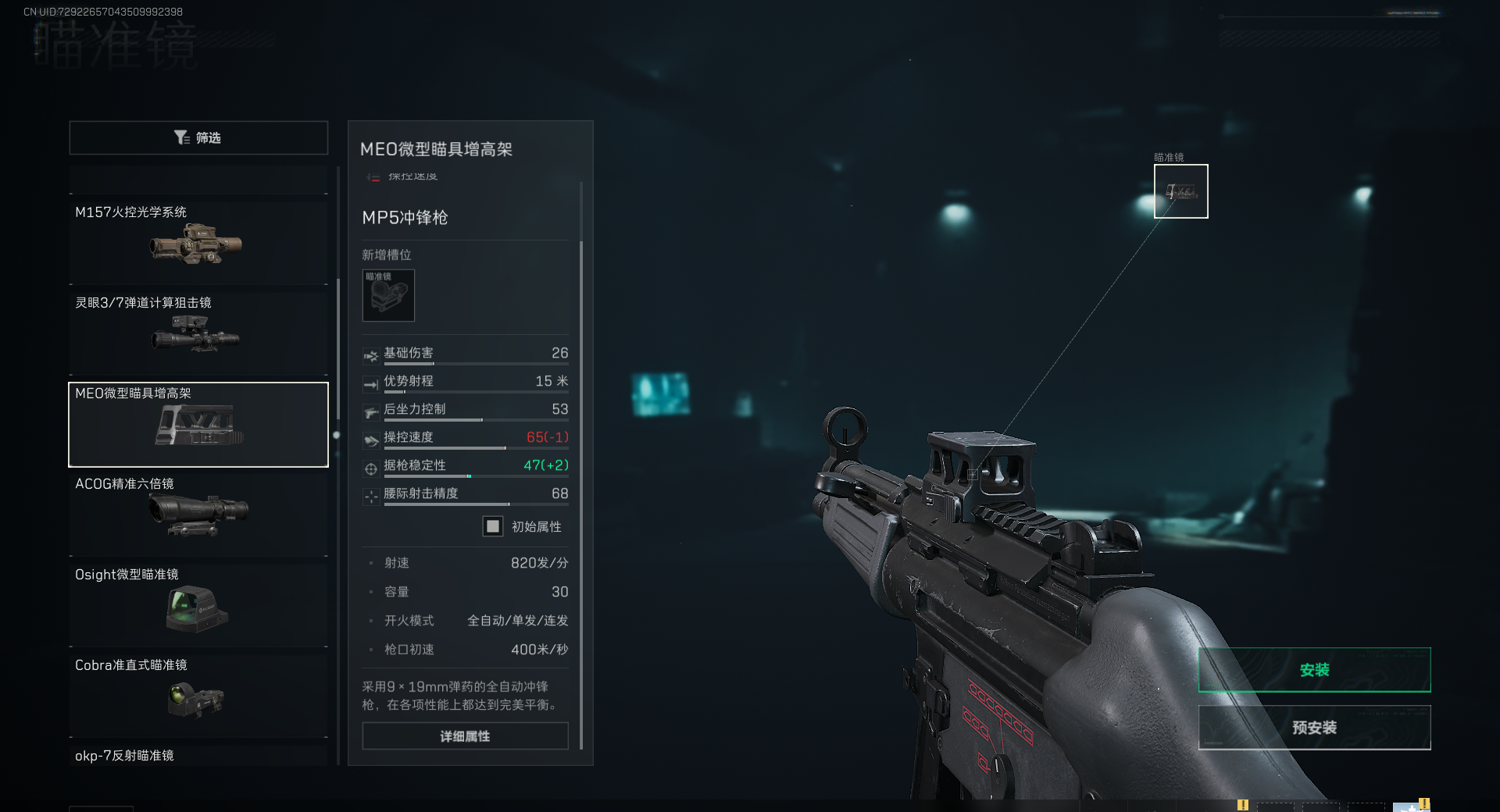Click the 操控速度 handling speed icon

point(371,440)
